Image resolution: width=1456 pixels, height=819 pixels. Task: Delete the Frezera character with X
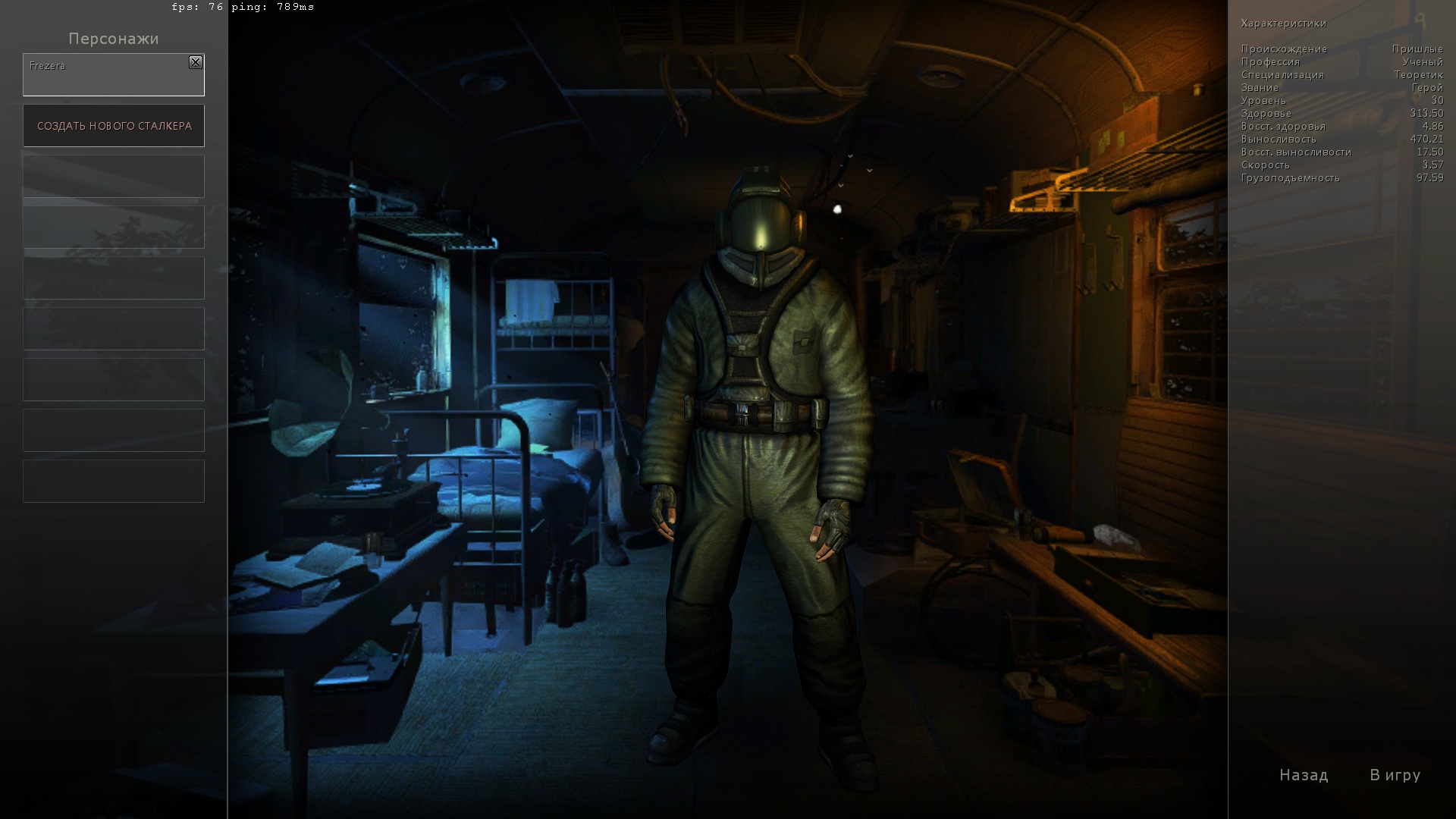click(x=196, y=63)
